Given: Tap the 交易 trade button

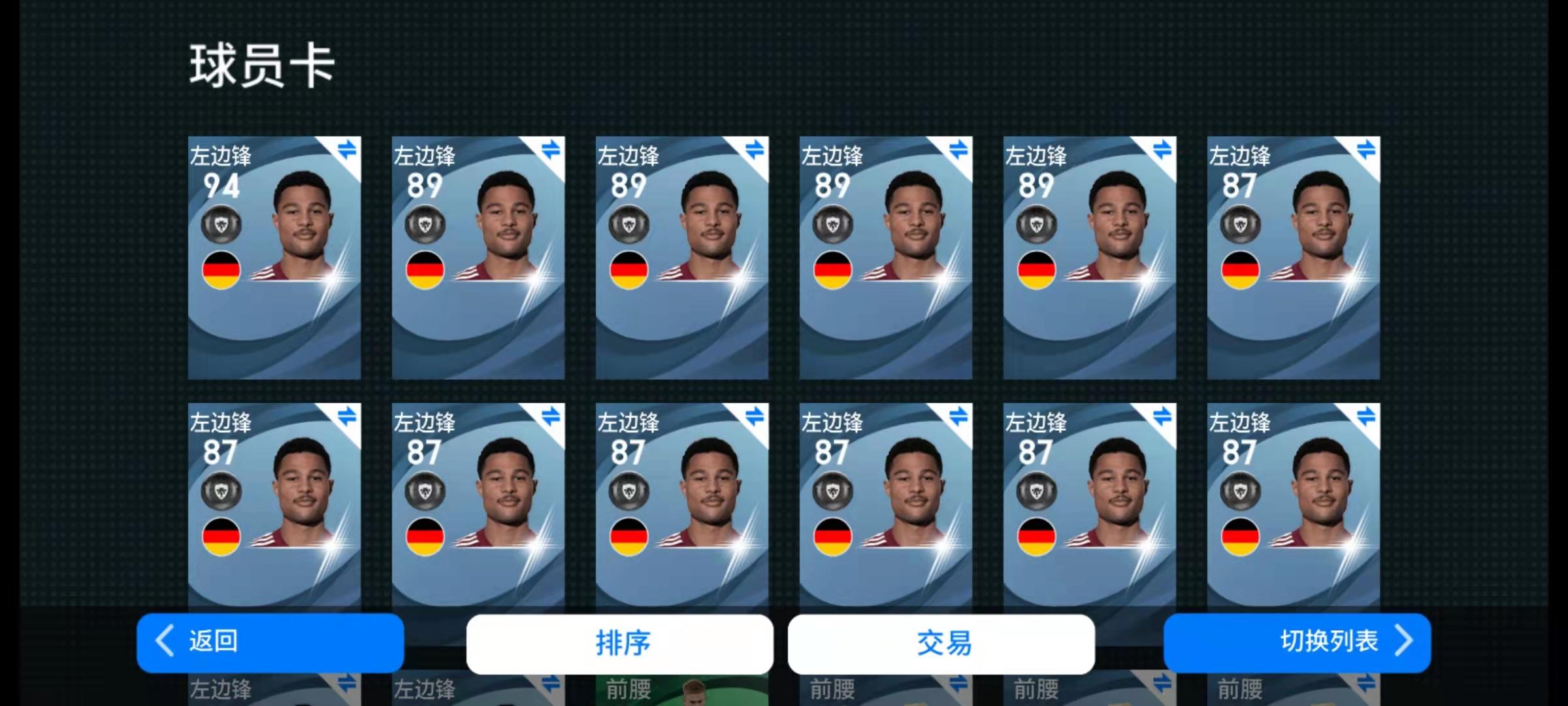Looking at the screenshot, I should pos(941,643).
